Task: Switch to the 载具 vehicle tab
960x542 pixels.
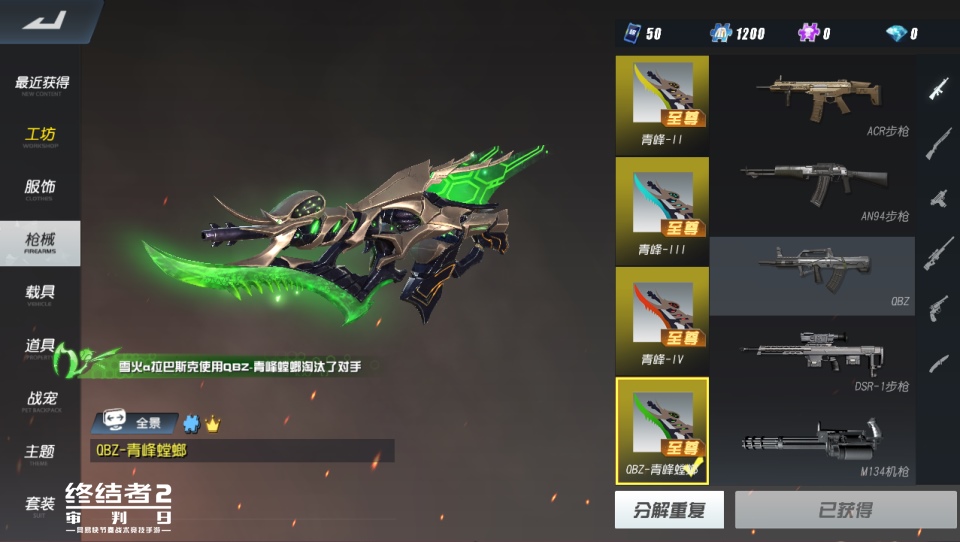Action: [x=41, y=295]
